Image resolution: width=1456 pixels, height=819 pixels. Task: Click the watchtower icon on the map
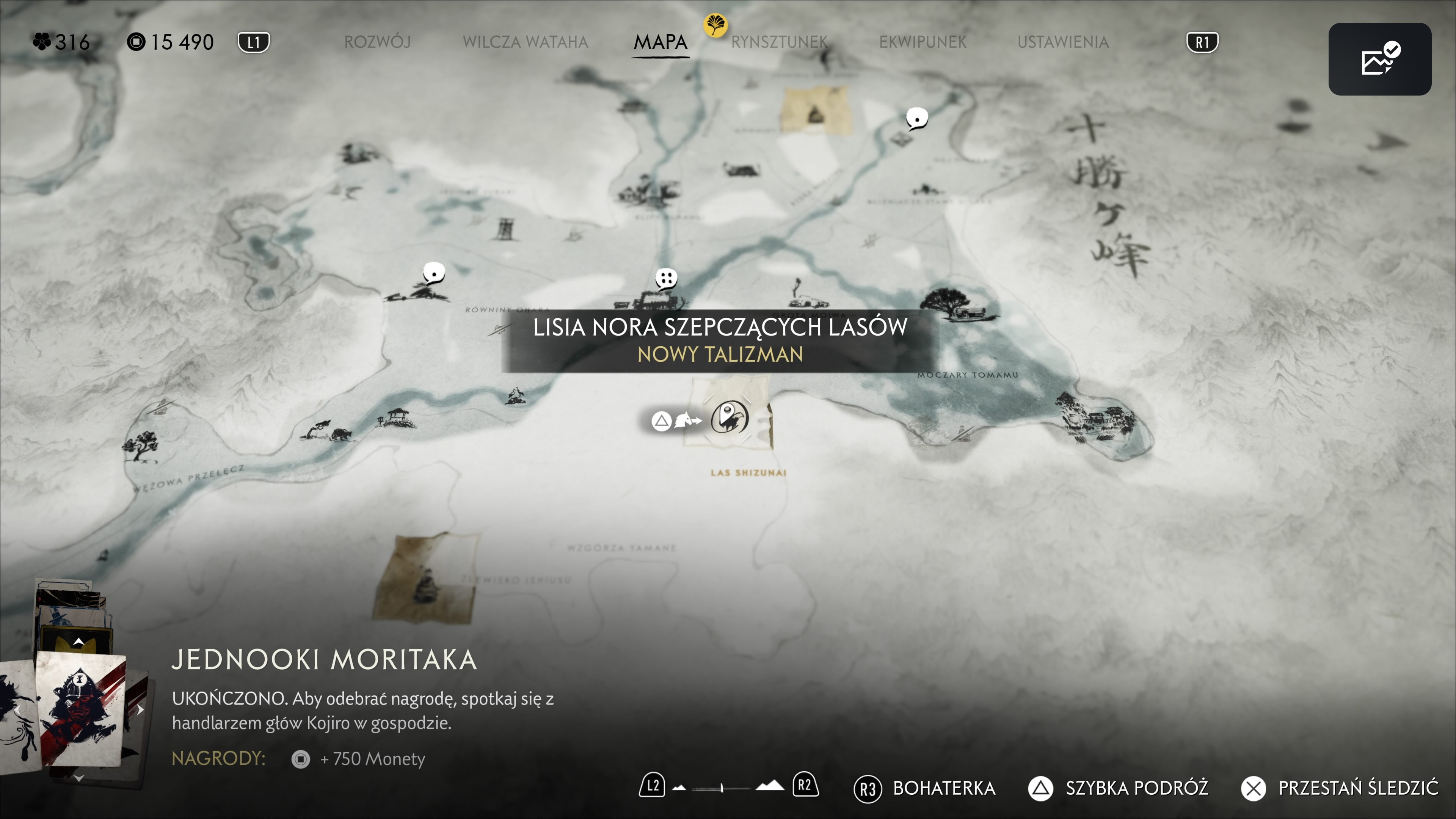point(504,229)
